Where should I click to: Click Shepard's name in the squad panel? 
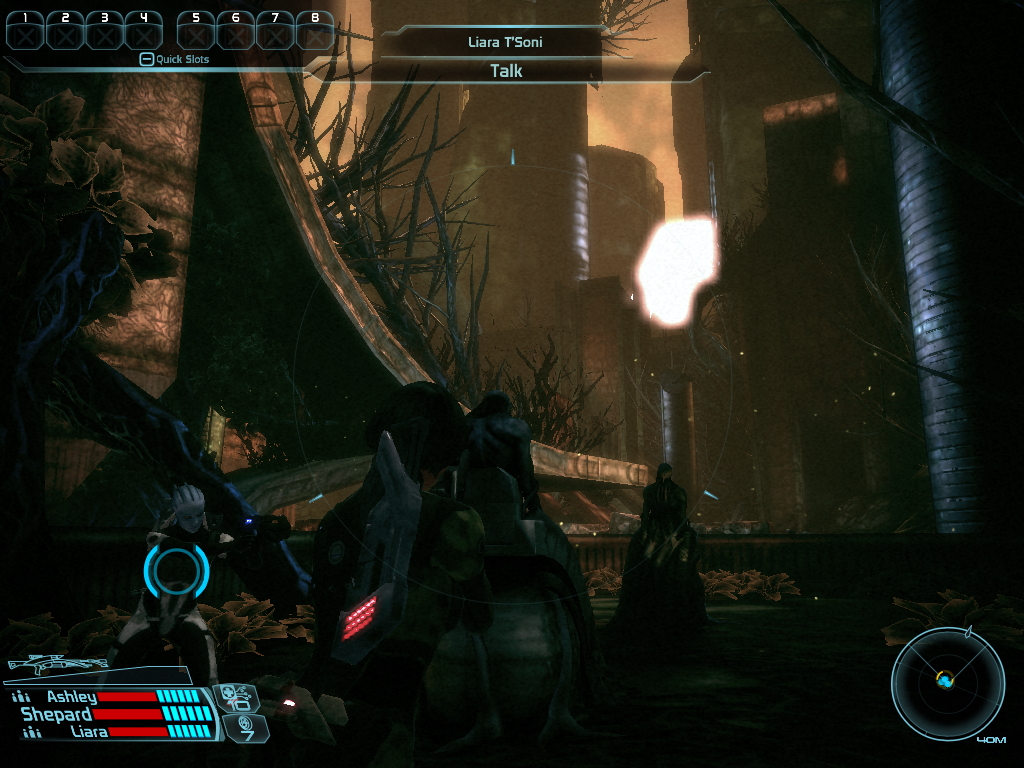(57, 714)
